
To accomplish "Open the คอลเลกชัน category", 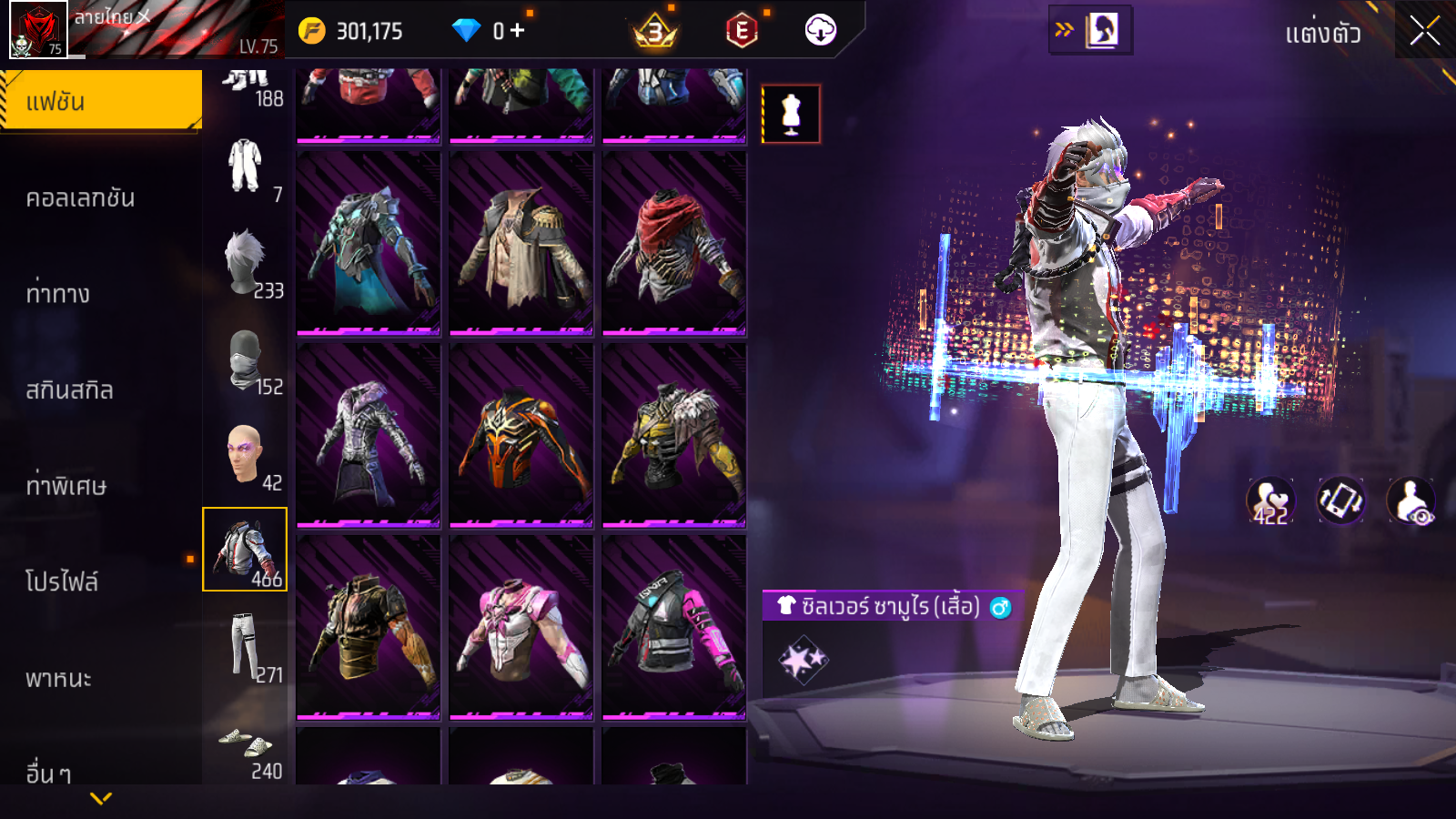I will click(x=80, y=198).
